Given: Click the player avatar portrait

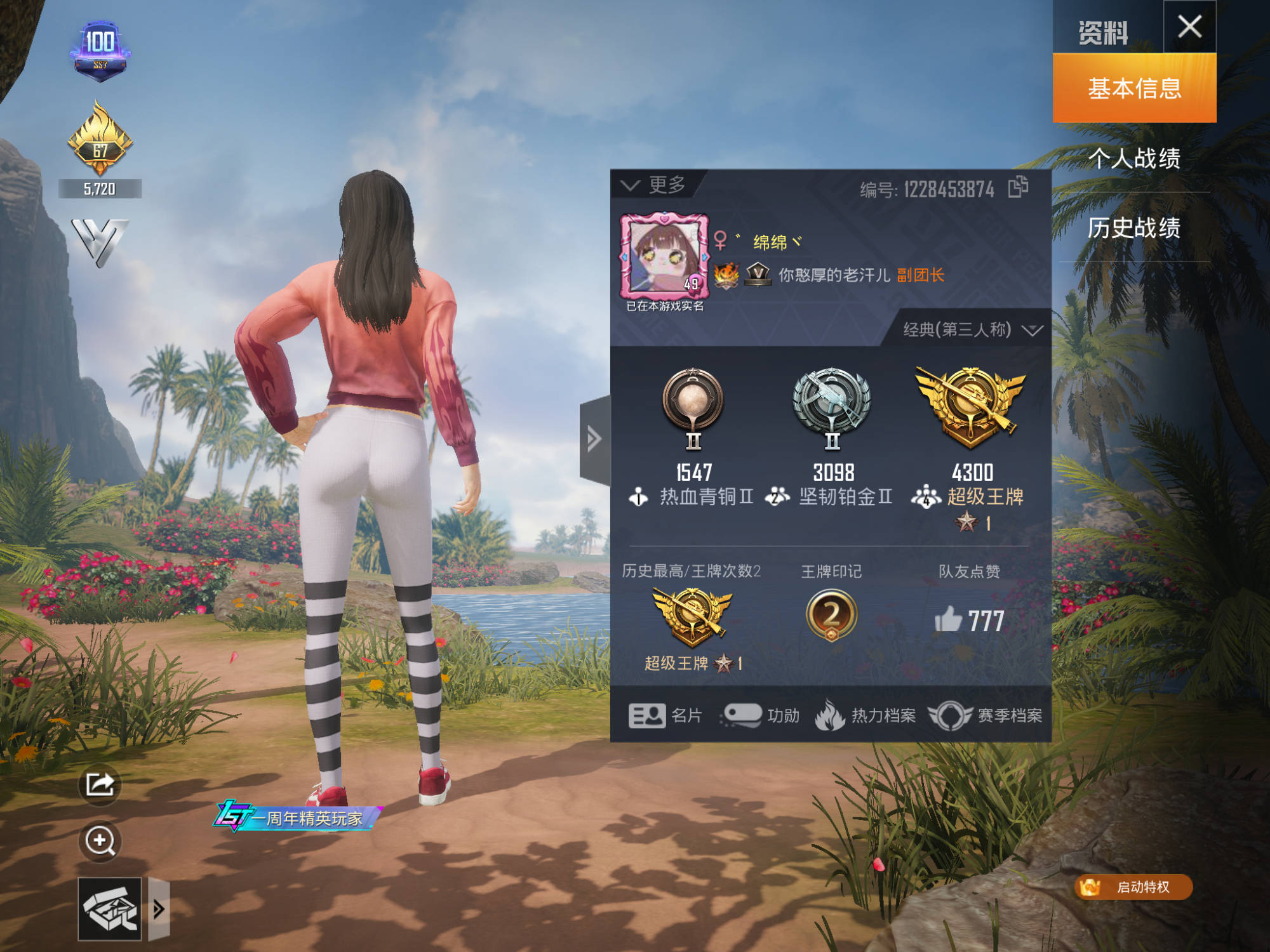Looking at the screenshot, I should click(x=664, y=256).
